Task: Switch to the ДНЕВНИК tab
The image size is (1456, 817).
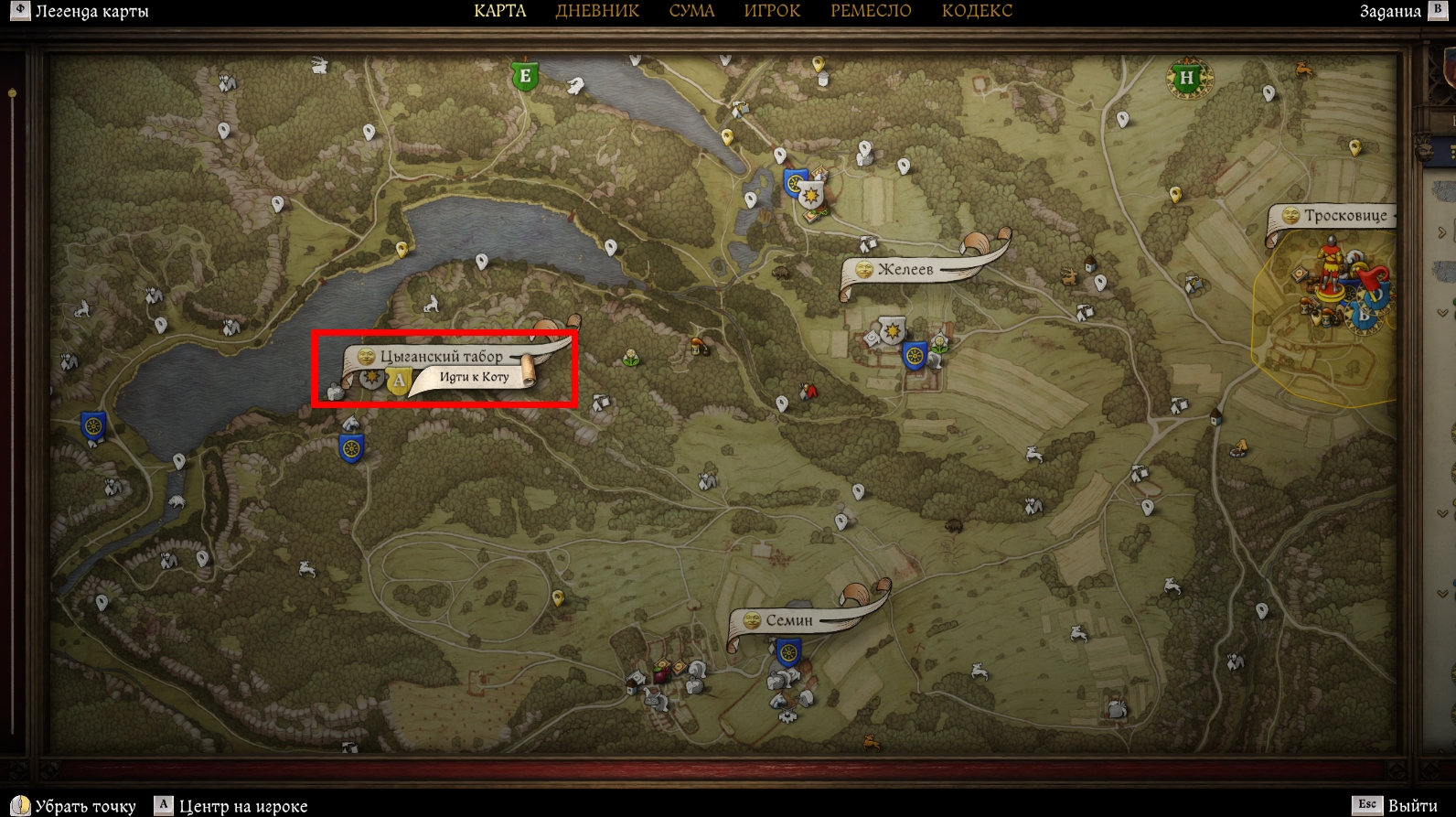Action: 597,11
